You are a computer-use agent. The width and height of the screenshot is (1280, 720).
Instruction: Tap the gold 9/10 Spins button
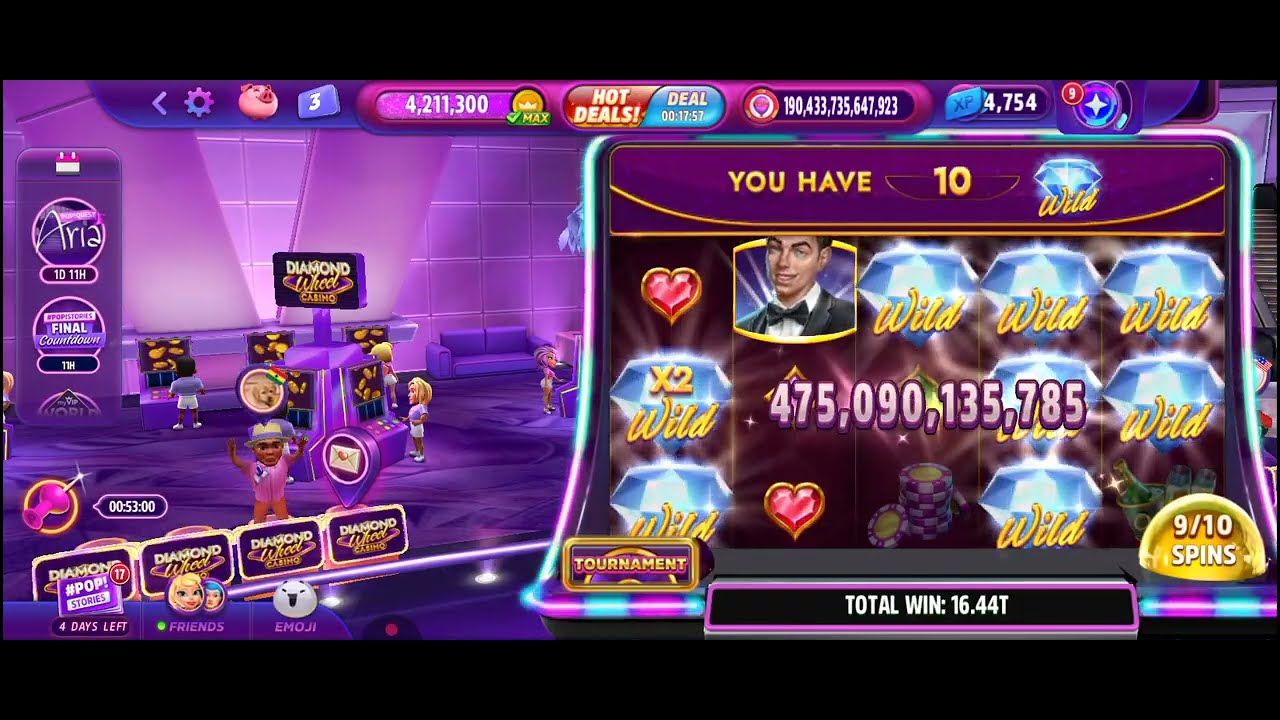[1203, 540]
